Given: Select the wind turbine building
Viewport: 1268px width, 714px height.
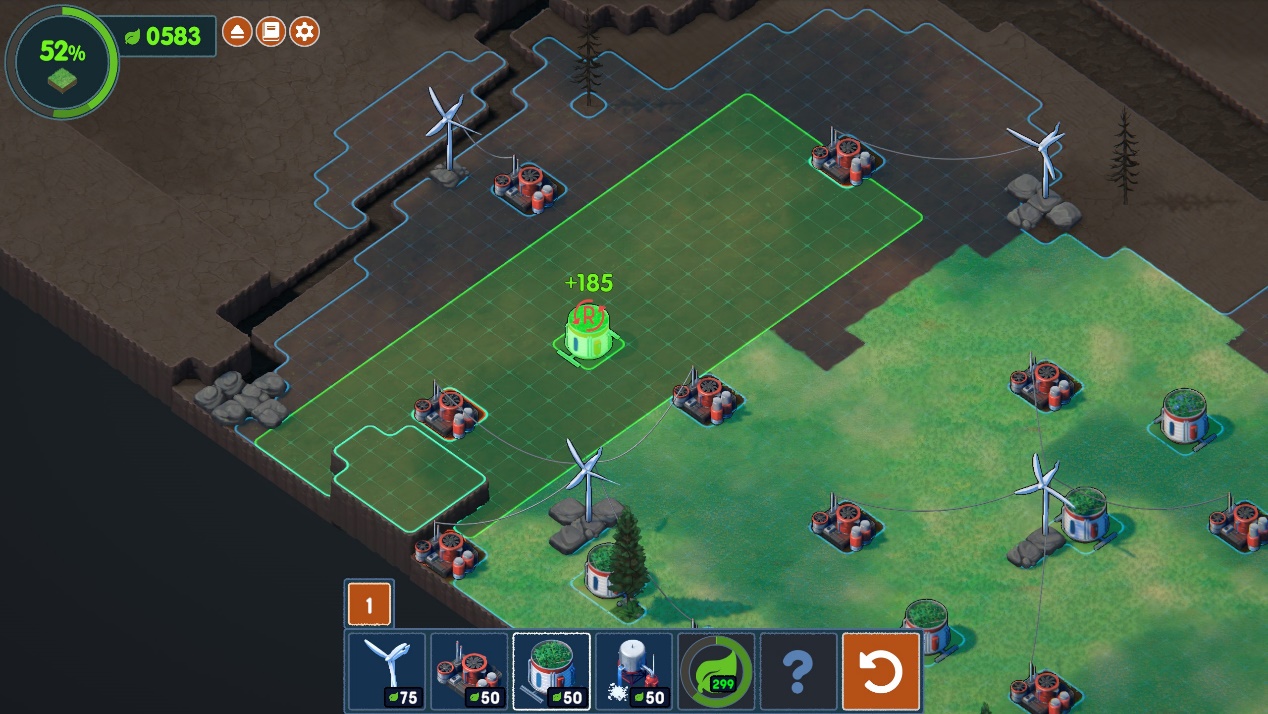Looking at the screenshot, I should coord(387,671).
